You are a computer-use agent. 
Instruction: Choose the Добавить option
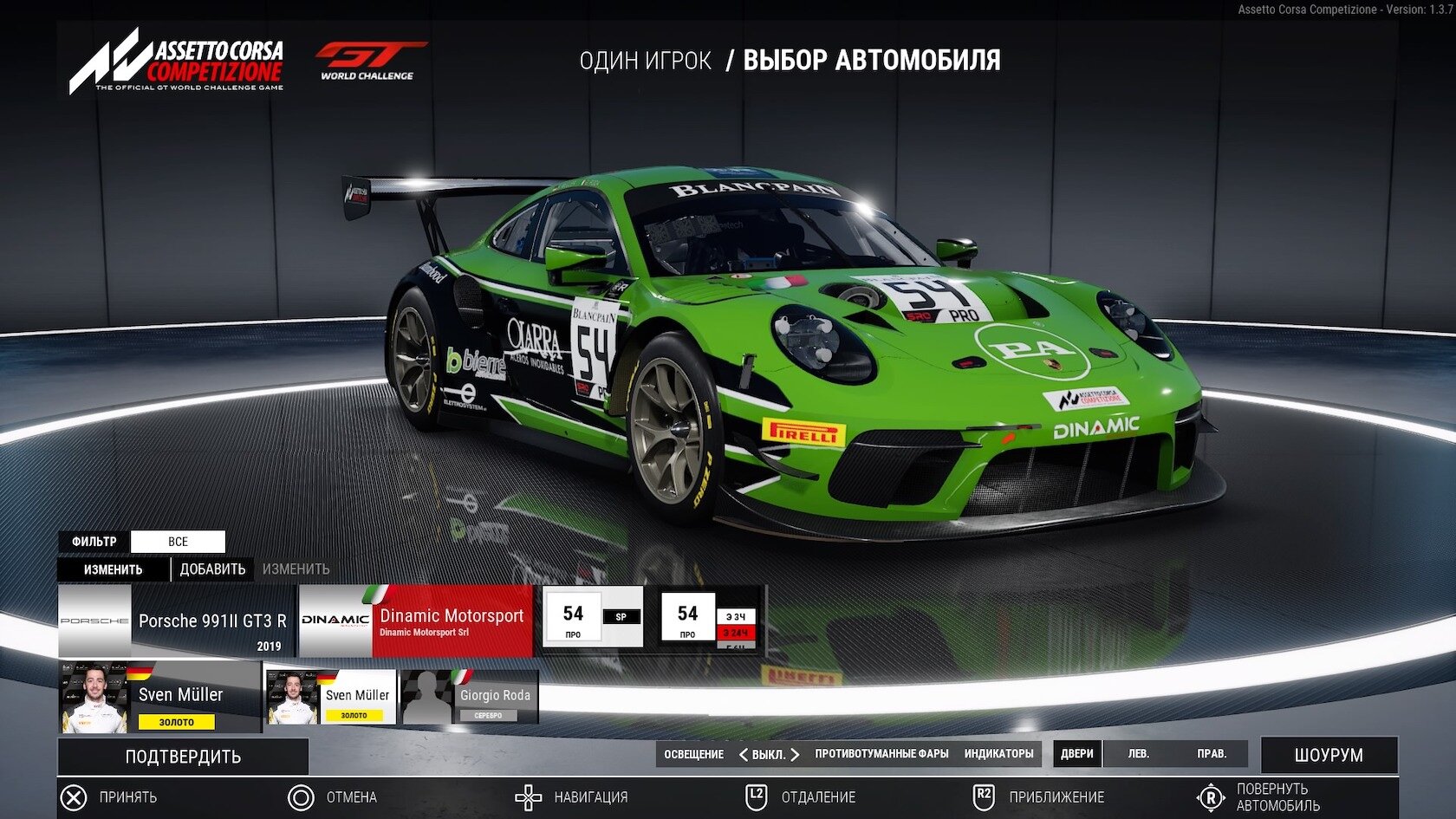212,569
